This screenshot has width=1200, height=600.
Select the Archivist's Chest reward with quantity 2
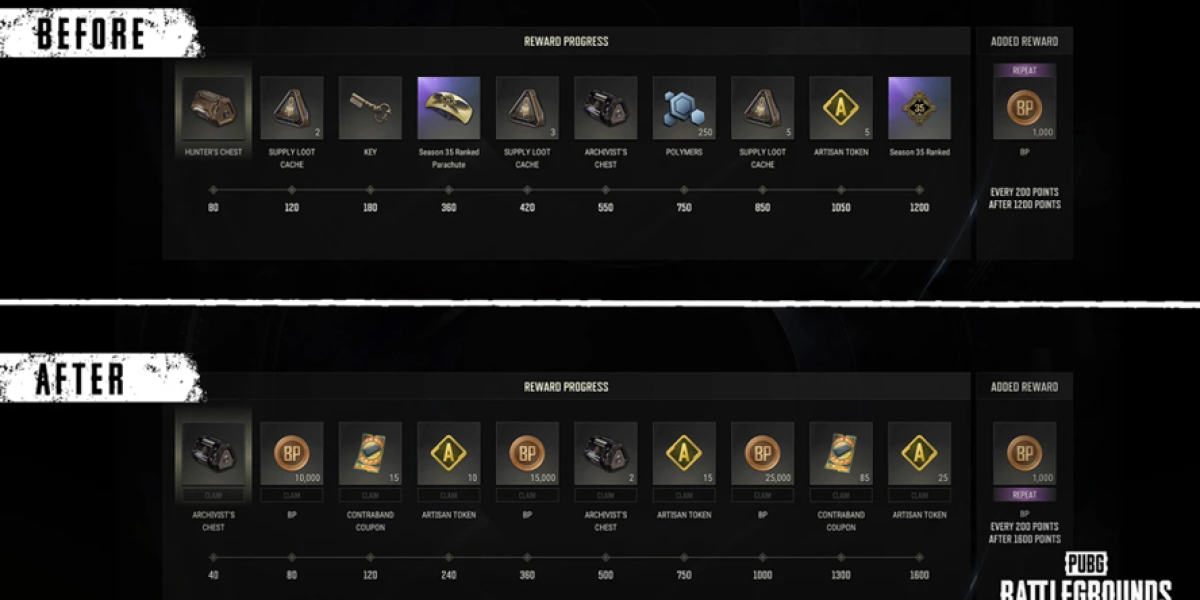[605, 453]
